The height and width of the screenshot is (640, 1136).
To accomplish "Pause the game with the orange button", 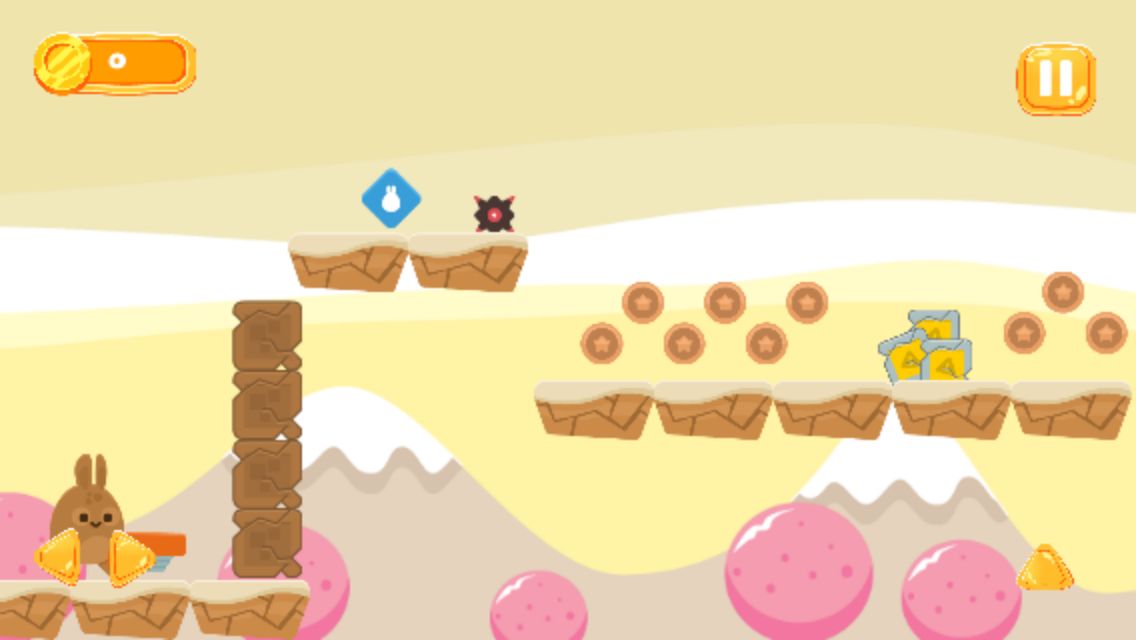I will pos(1056,78).
